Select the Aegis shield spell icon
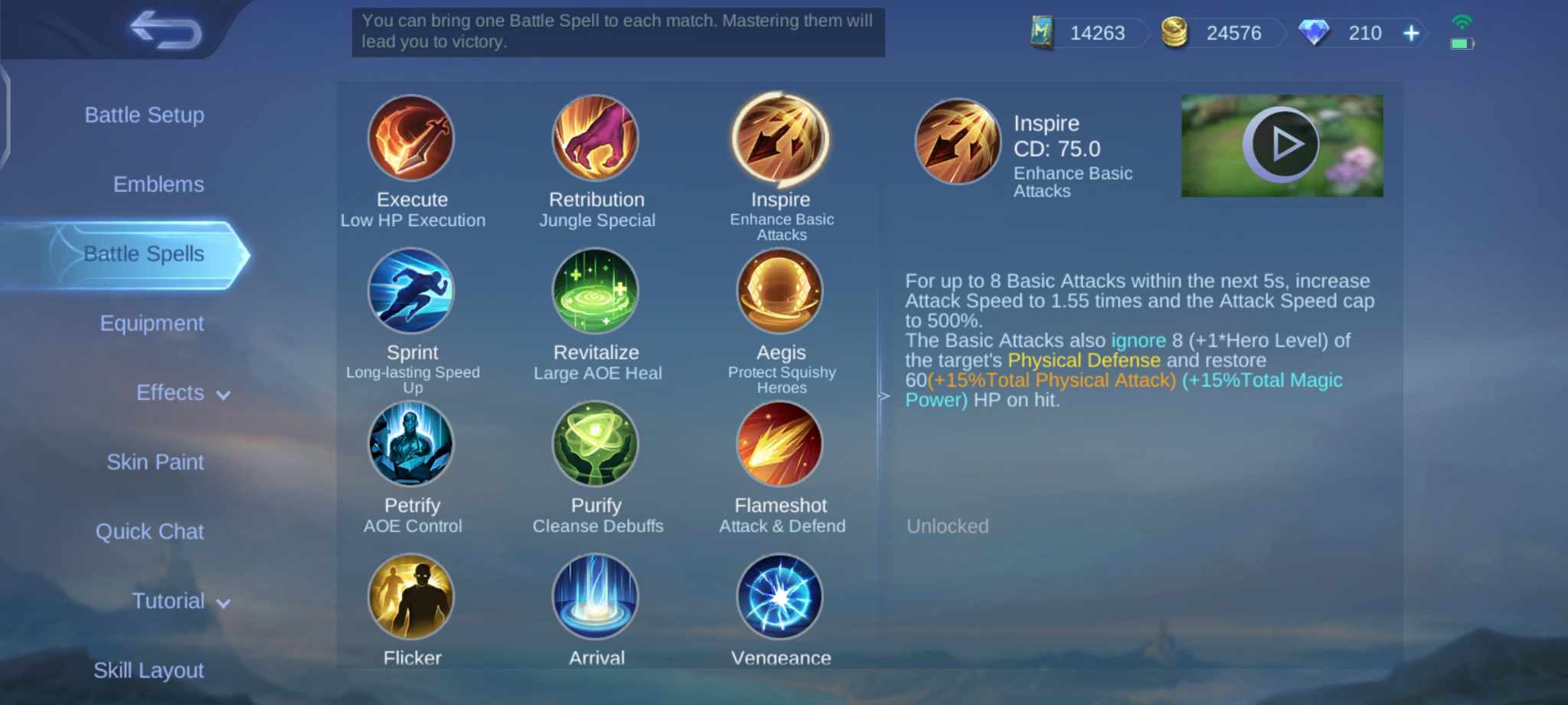This screenshot has height=705, width=1568. pos(780,292)
